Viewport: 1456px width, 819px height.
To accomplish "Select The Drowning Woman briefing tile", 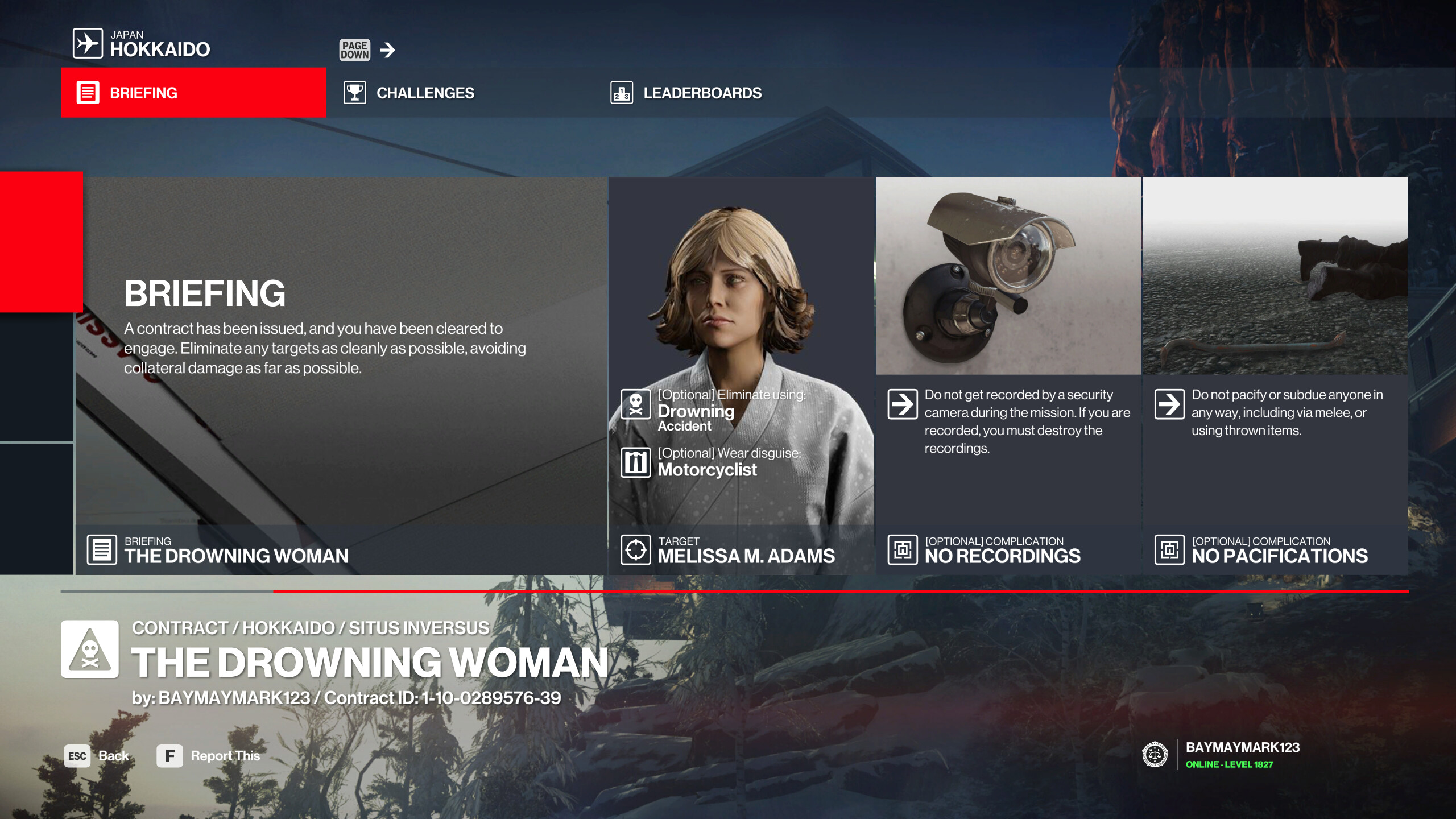I will pyautogui.click(x=341, y=375).
